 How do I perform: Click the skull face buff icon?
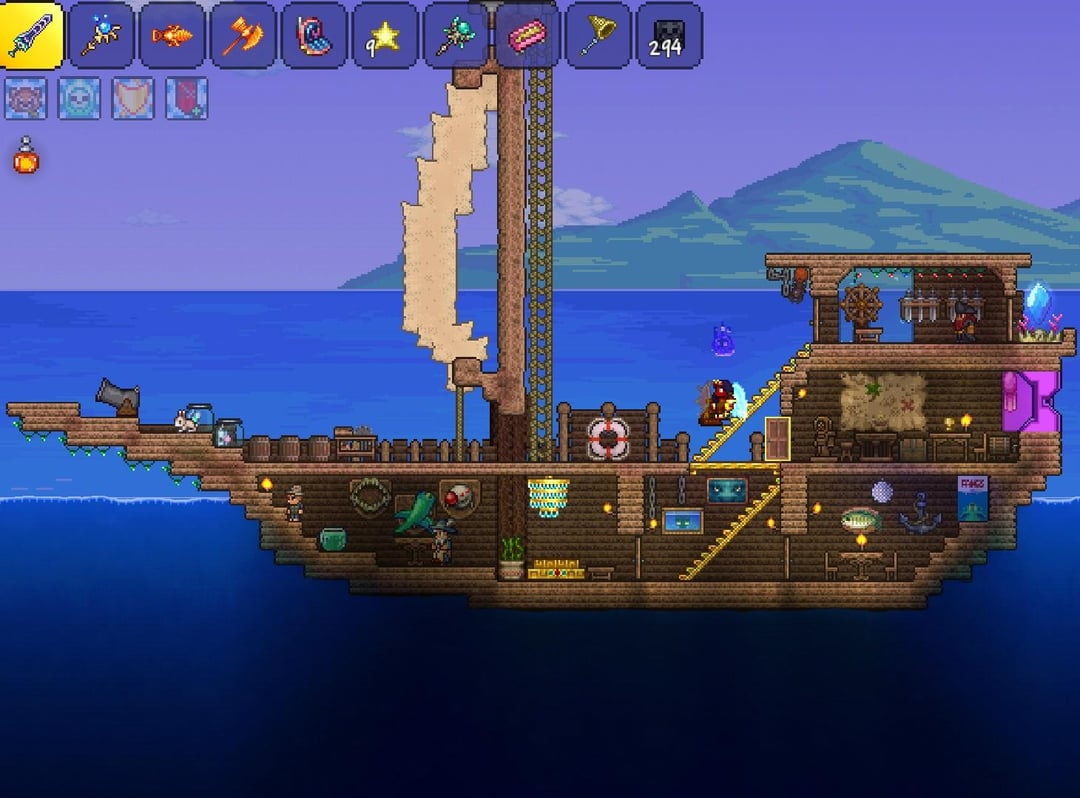coord(79,98)
